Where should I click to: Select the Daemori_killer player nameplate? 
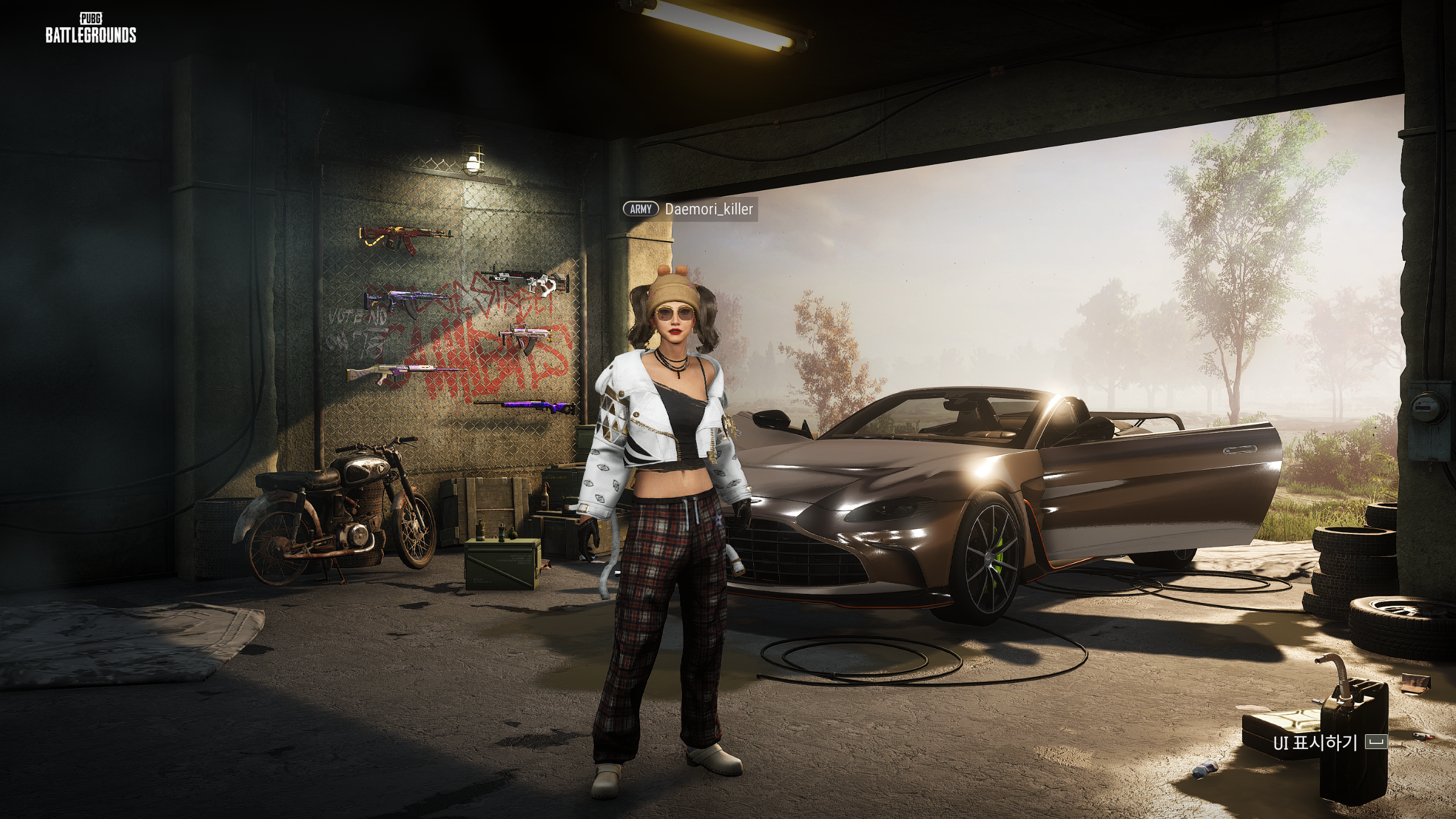(x=709, y=209)
